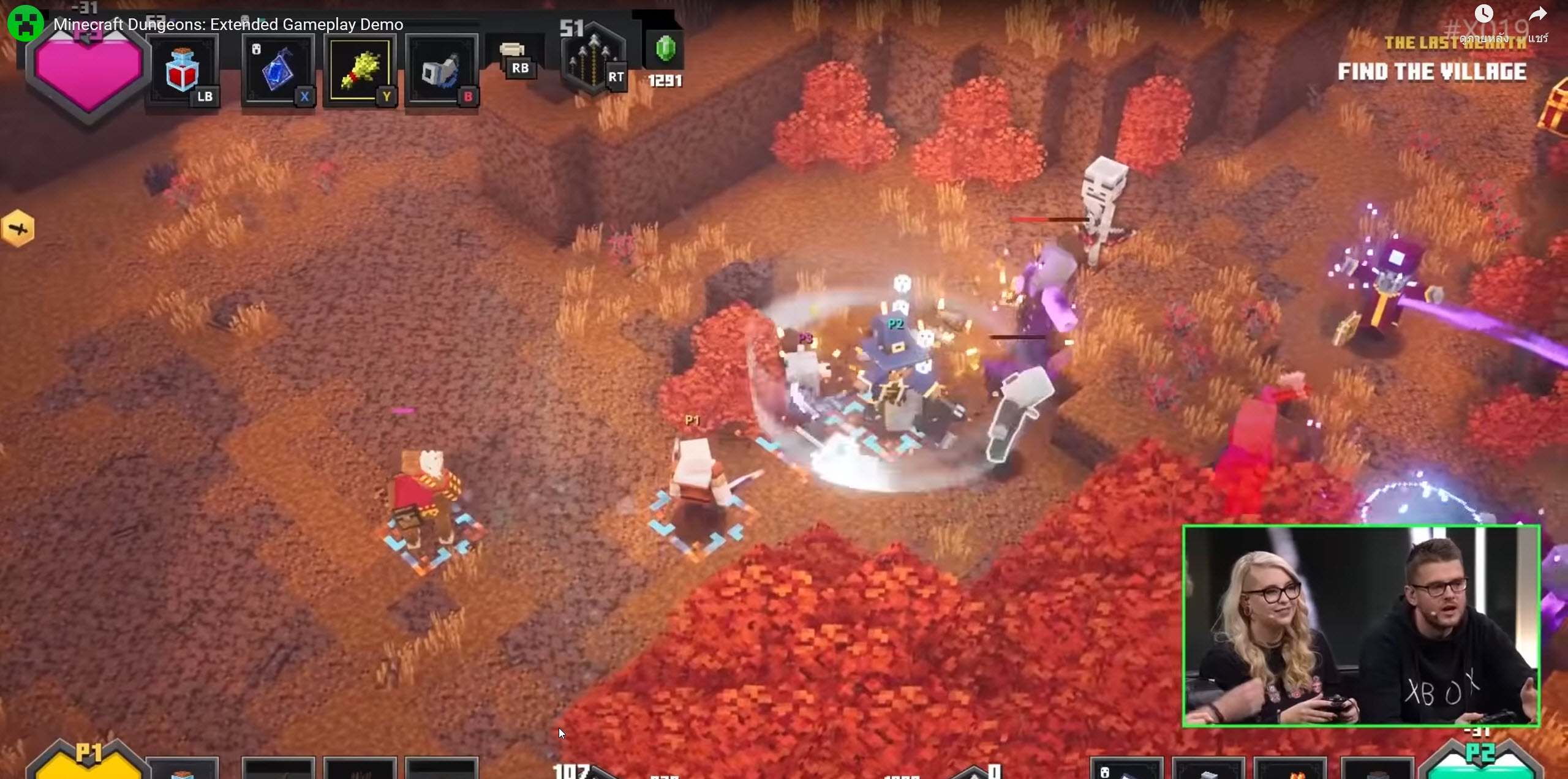
Task: Share the video with the arrow button
Action: tap(1537, 16)
